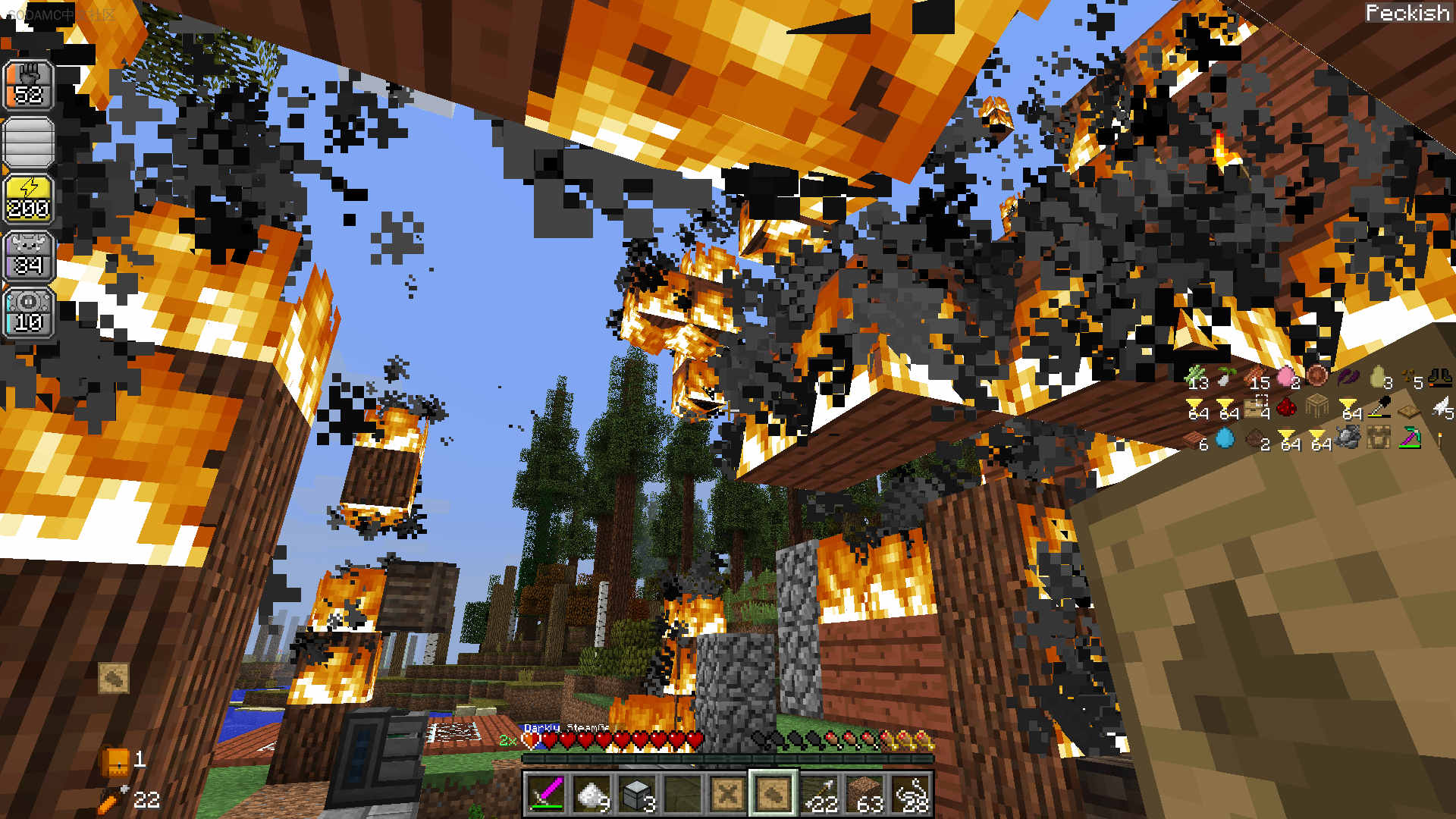Click the grey ore chunk item
This screenshot has height=819, width=1456.
click(1348, 438)
